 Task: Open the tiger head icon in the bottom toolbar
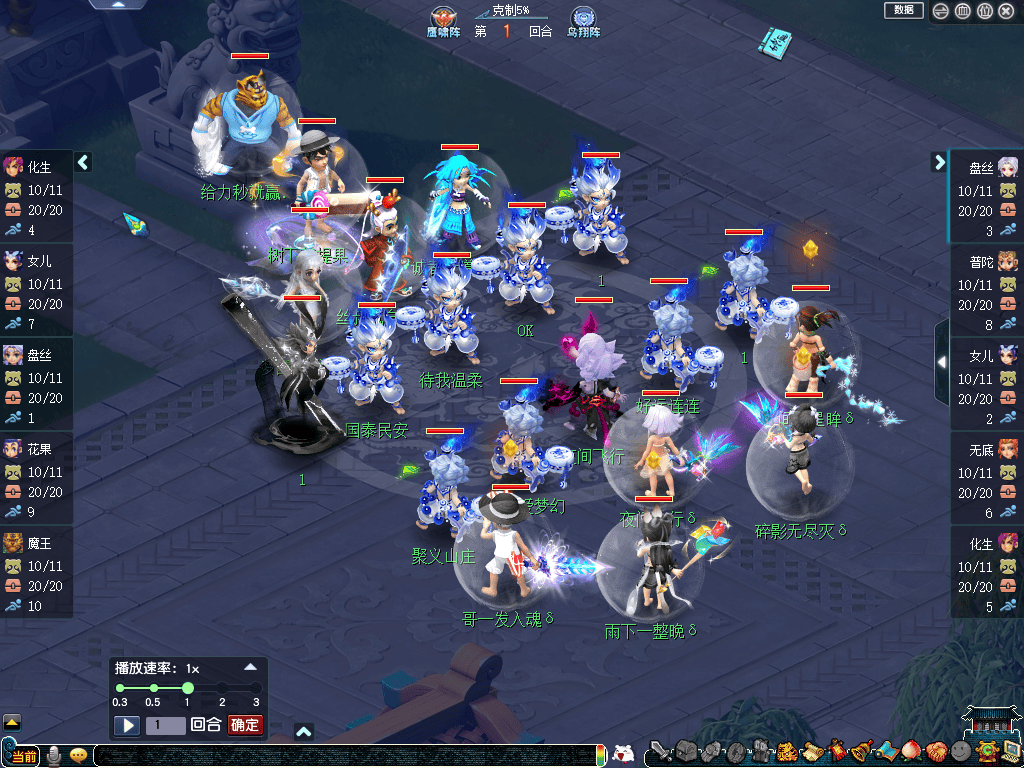tap(787, 752)
